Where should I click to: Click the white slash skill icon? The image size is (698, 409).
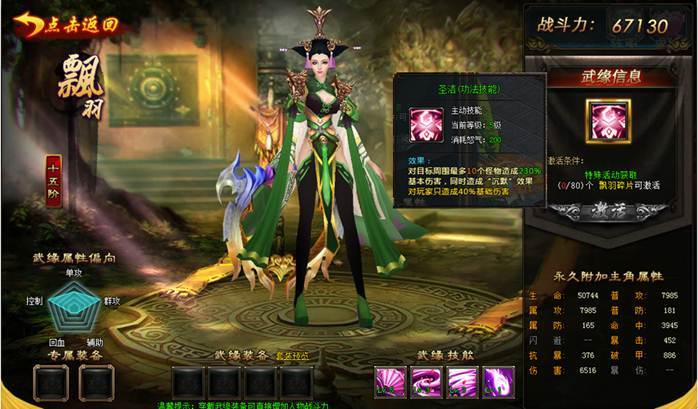coord(462,381)
